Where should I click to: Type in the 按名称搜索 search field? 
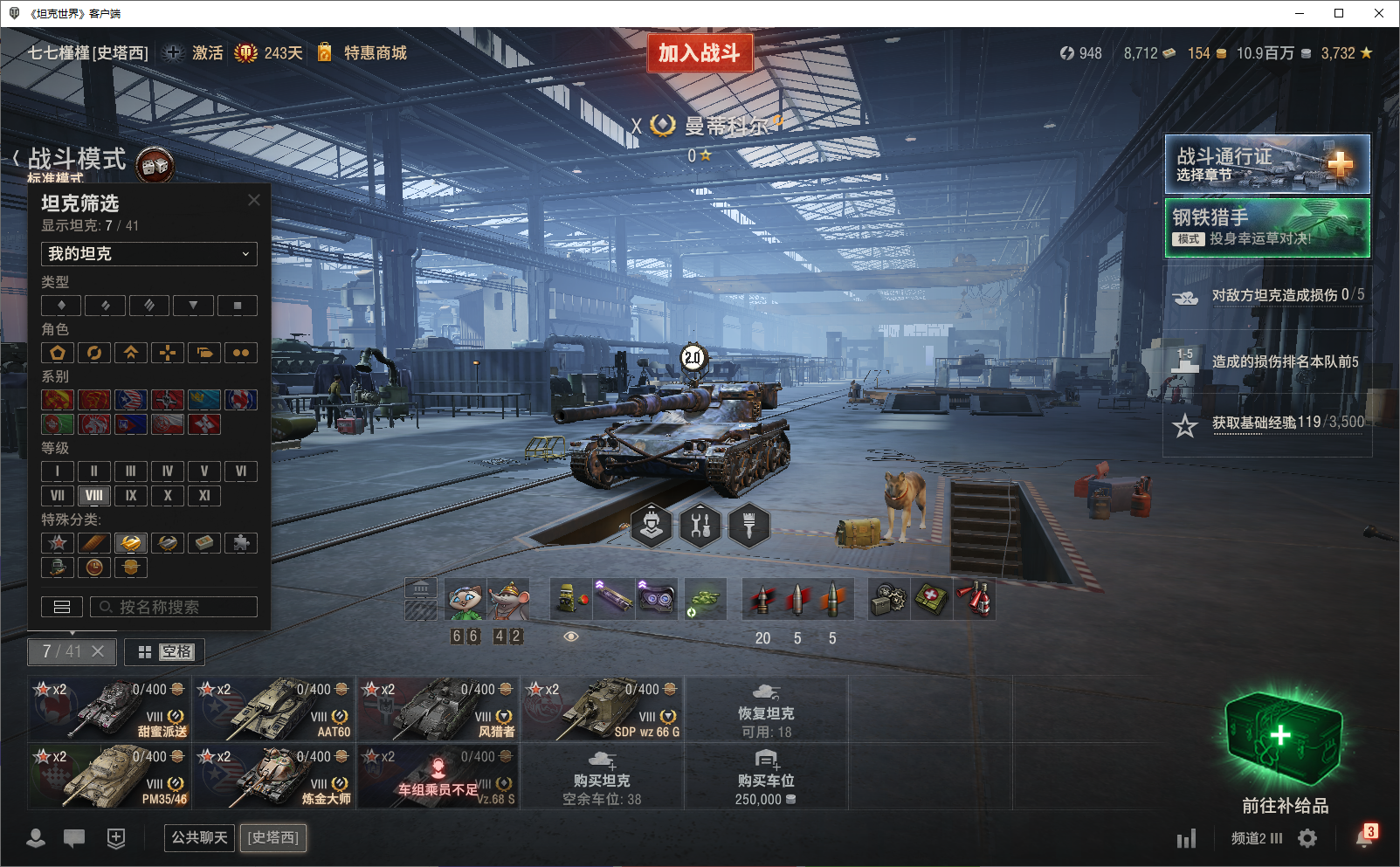point(175,607)
